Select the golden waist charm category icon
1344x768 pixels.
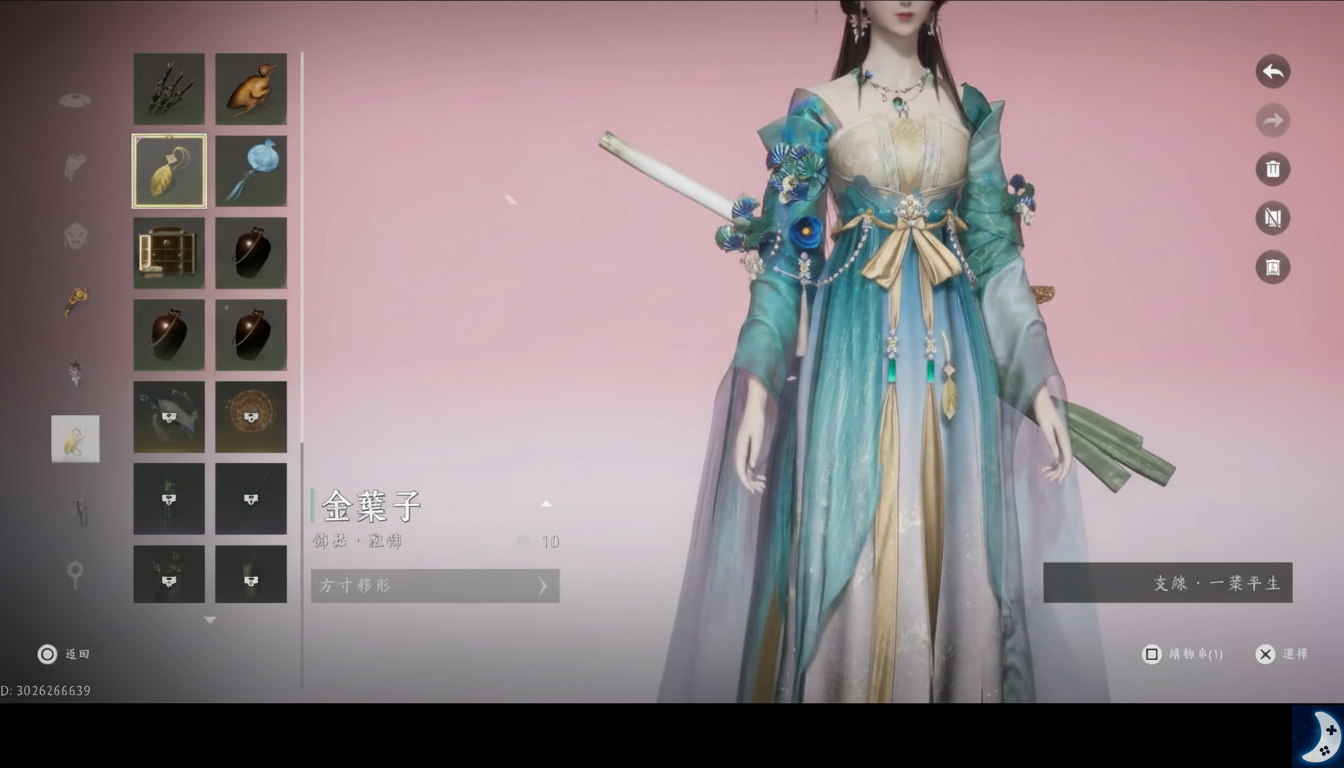click(x=75, y=303)
